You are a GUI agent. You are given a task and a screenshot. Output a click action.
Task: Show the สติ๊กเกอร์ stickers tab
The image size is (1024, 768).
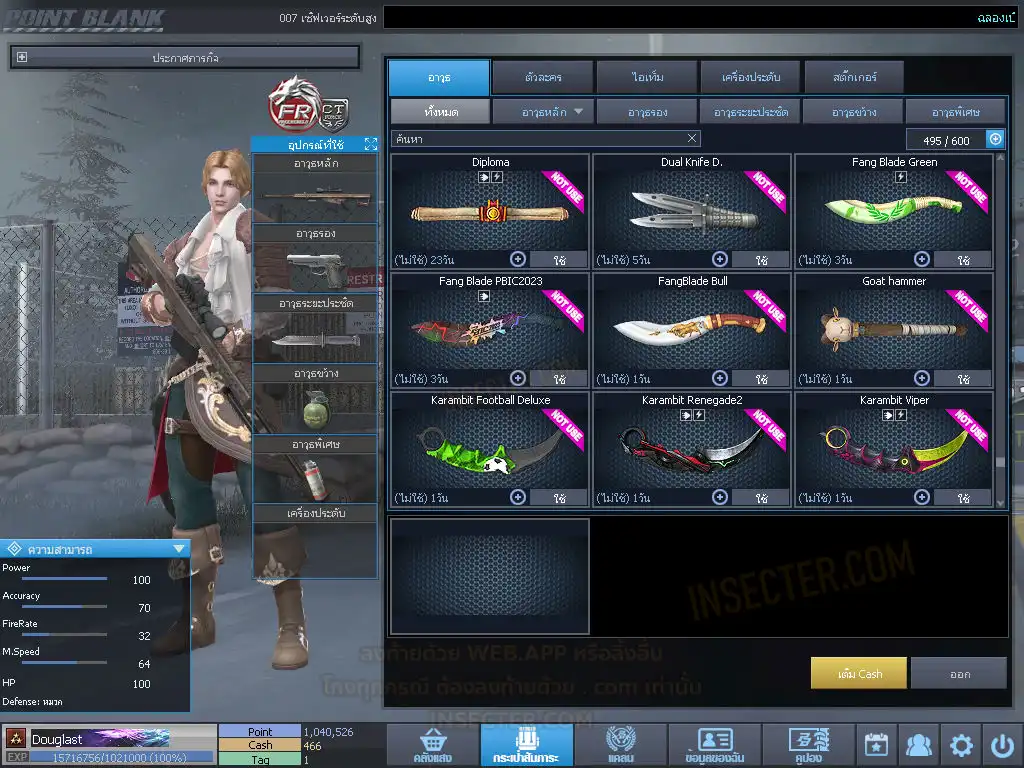click(x=853, y=77)
